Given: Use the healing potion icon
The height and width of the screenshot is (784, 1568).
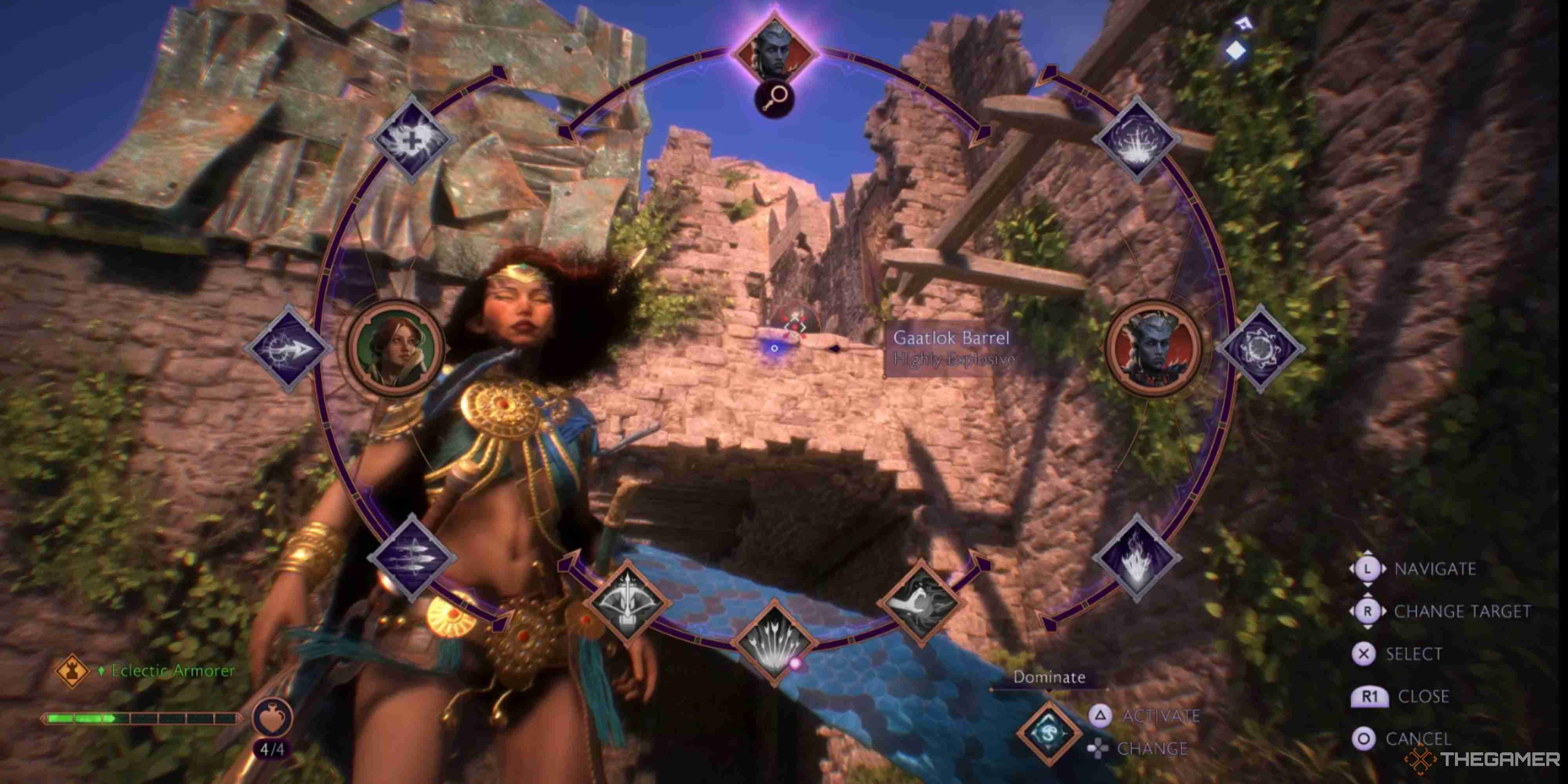Looking at the screenshot, I should click(x=272, y=719).
